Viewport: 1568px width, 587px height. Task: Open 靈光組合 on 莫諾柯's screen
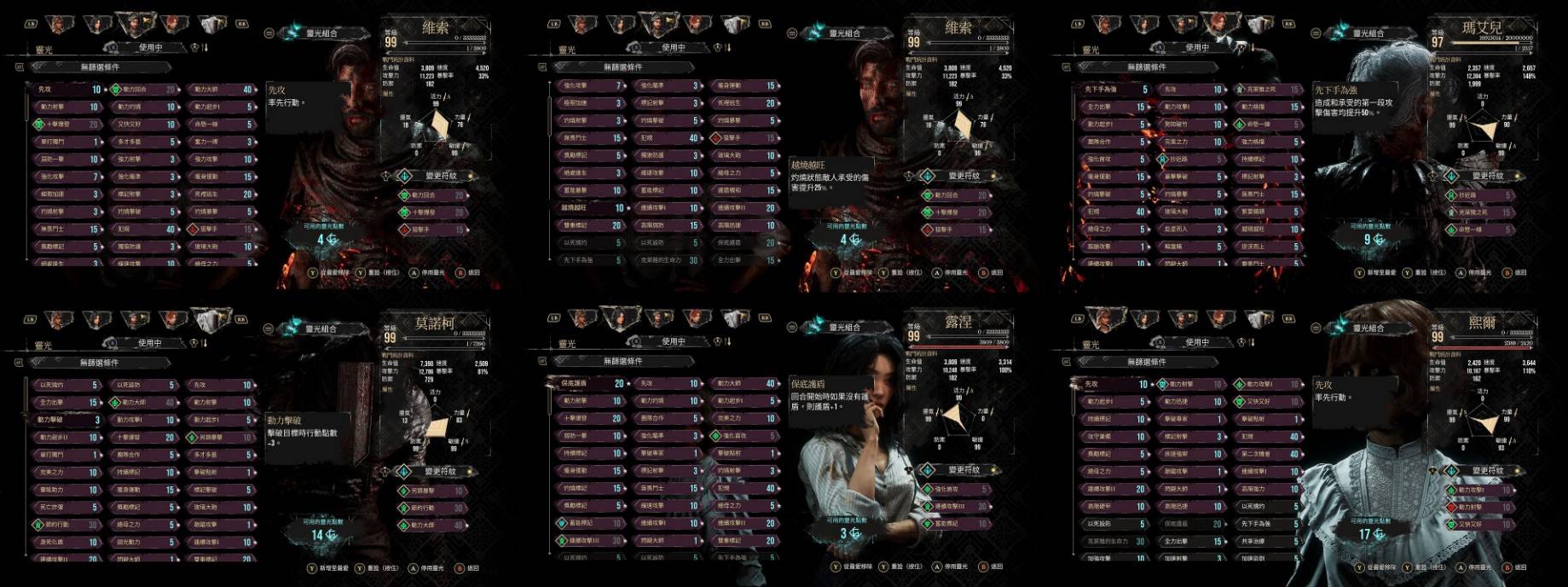pyautogui.click(x=321, y=328)
